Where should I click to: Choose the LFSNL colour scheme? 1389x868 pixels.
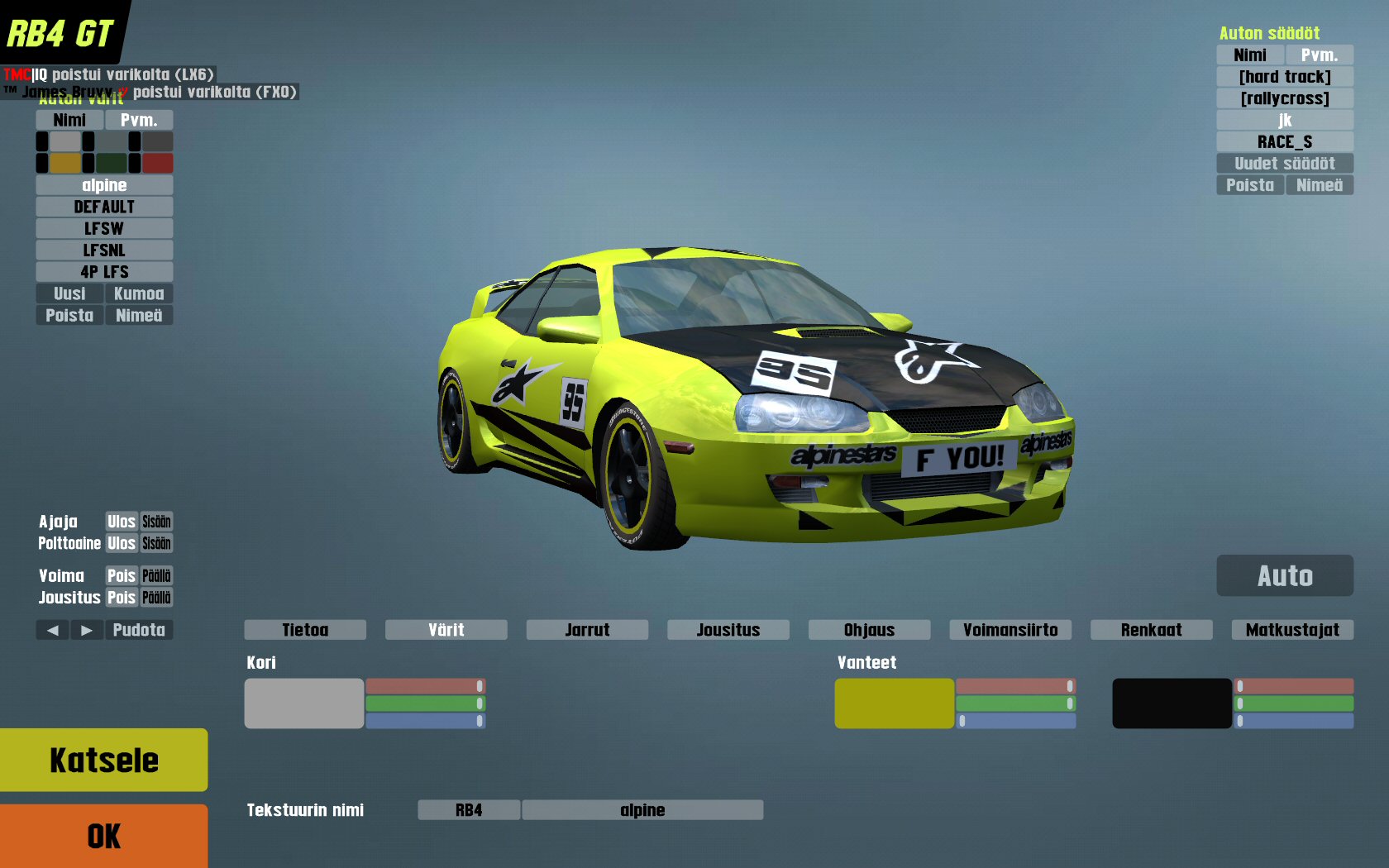(x=104, y=250)
